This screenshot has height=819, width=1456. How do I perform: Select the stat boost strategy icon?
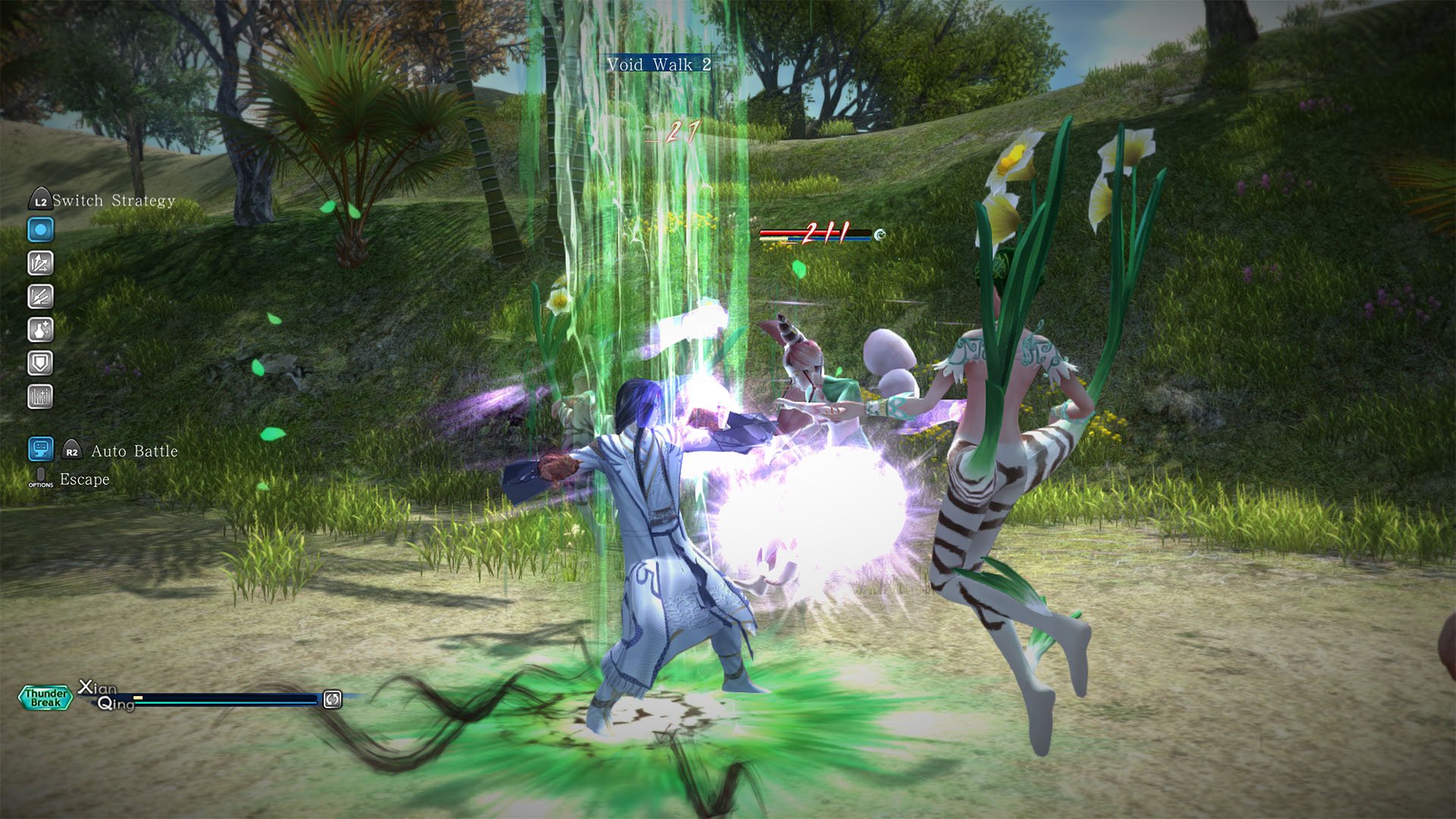(42, 395)
